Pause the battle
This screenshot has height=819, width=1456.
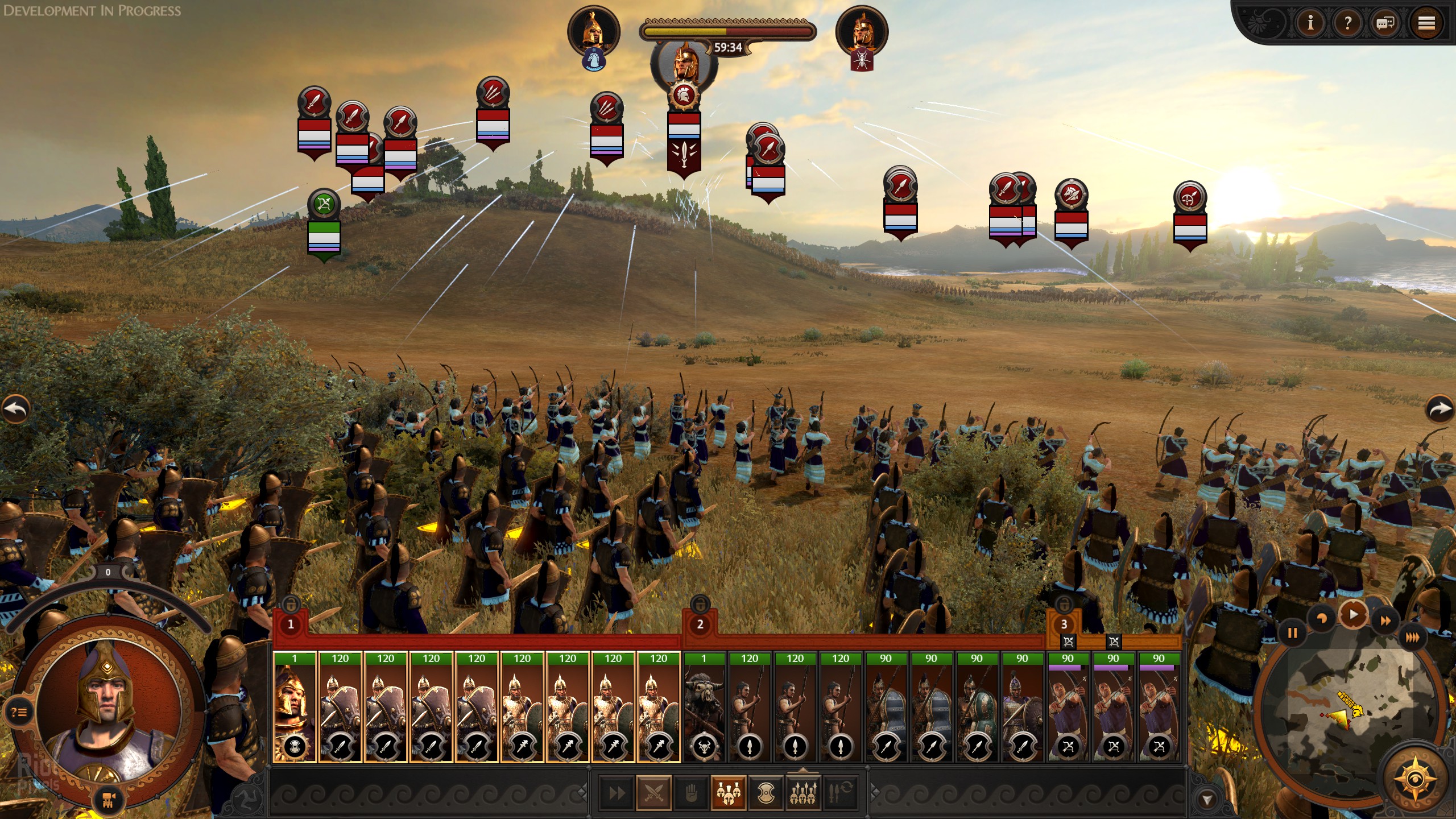coord(1292,633)
